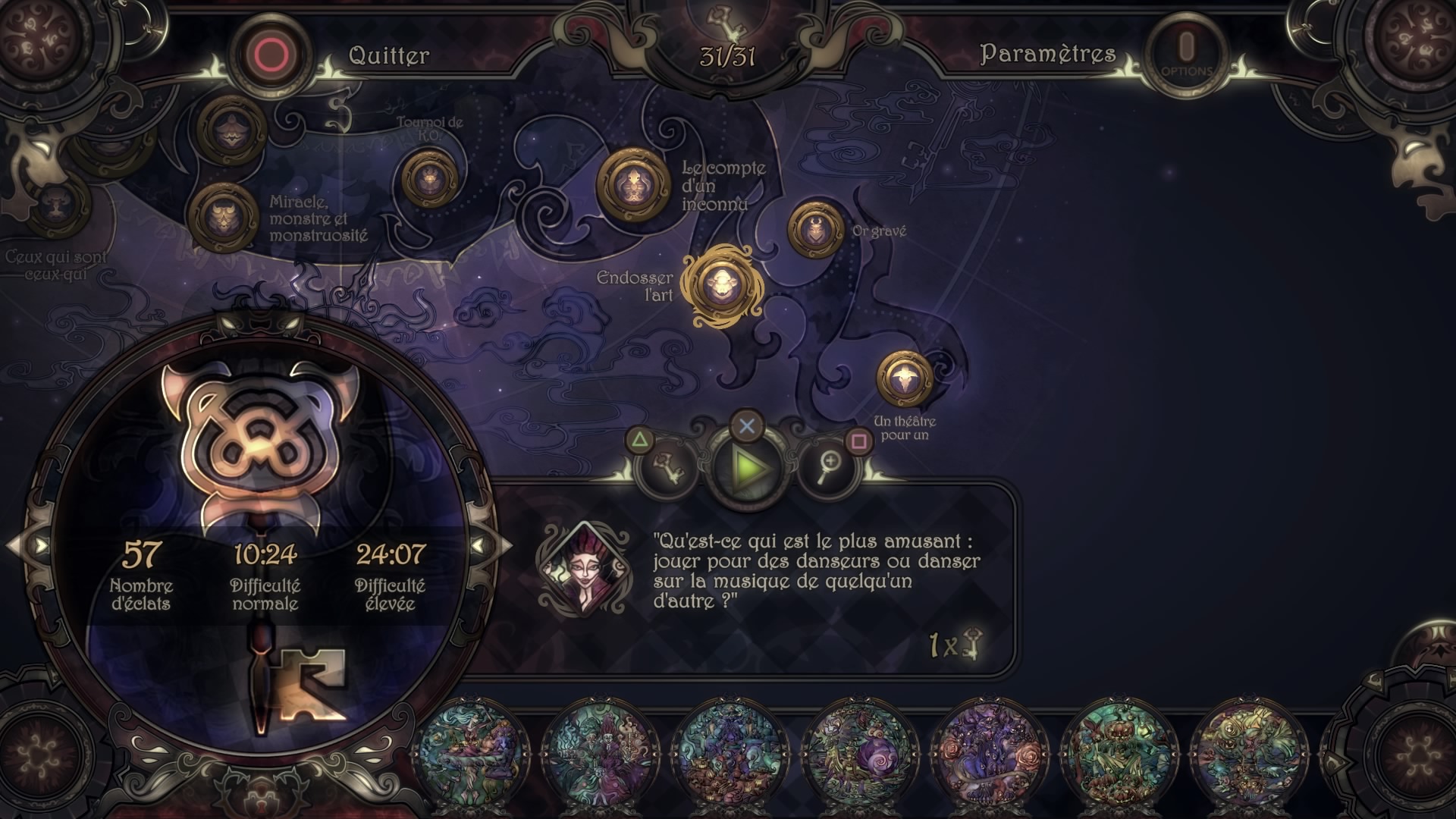Choose Miracle, monstre et monstruosité level
The width and height of the screenshot is (1456, 819).
[224, 216]
